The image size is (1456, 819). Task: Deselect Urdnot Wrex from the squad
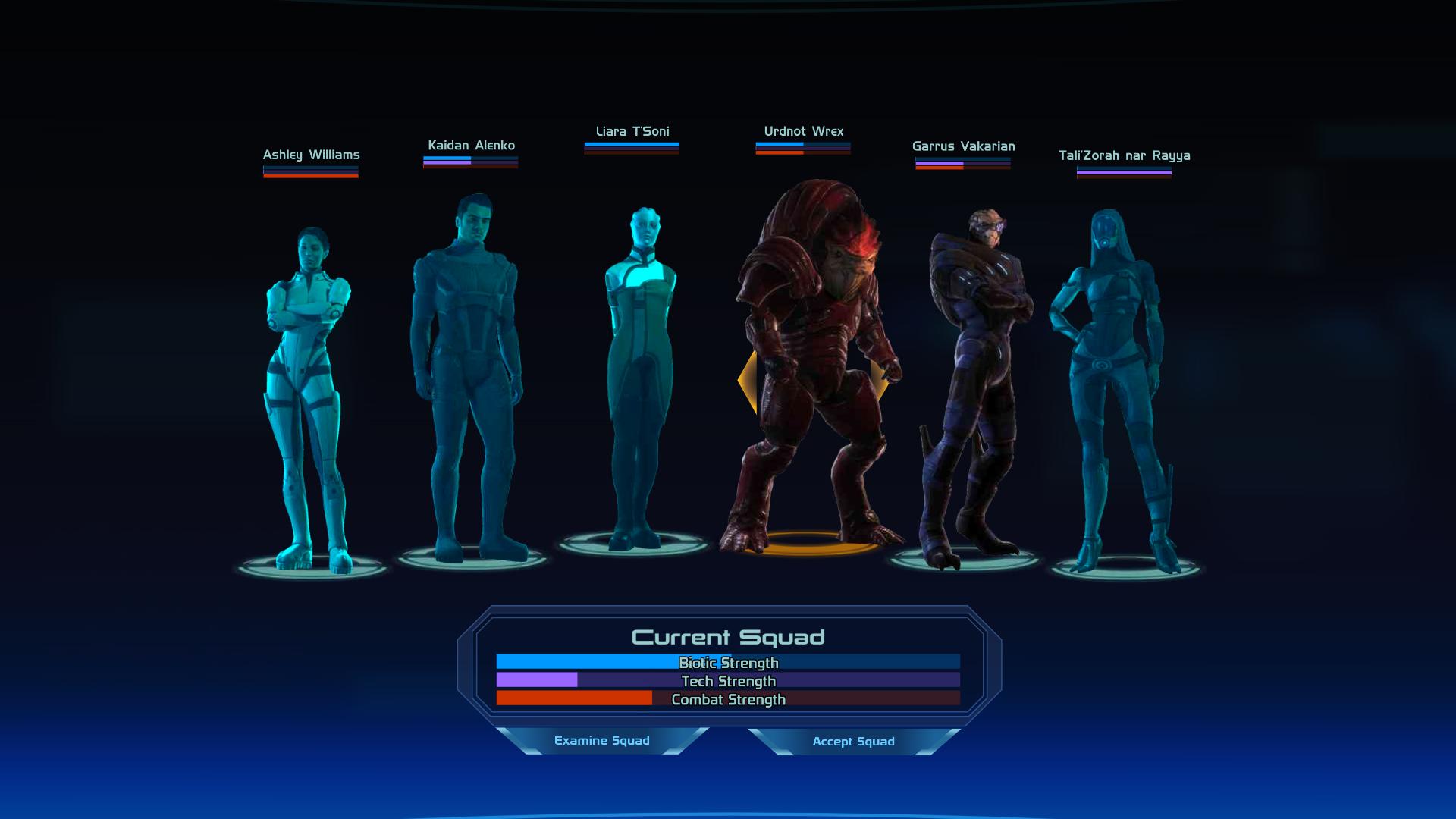tap(808, 364)
